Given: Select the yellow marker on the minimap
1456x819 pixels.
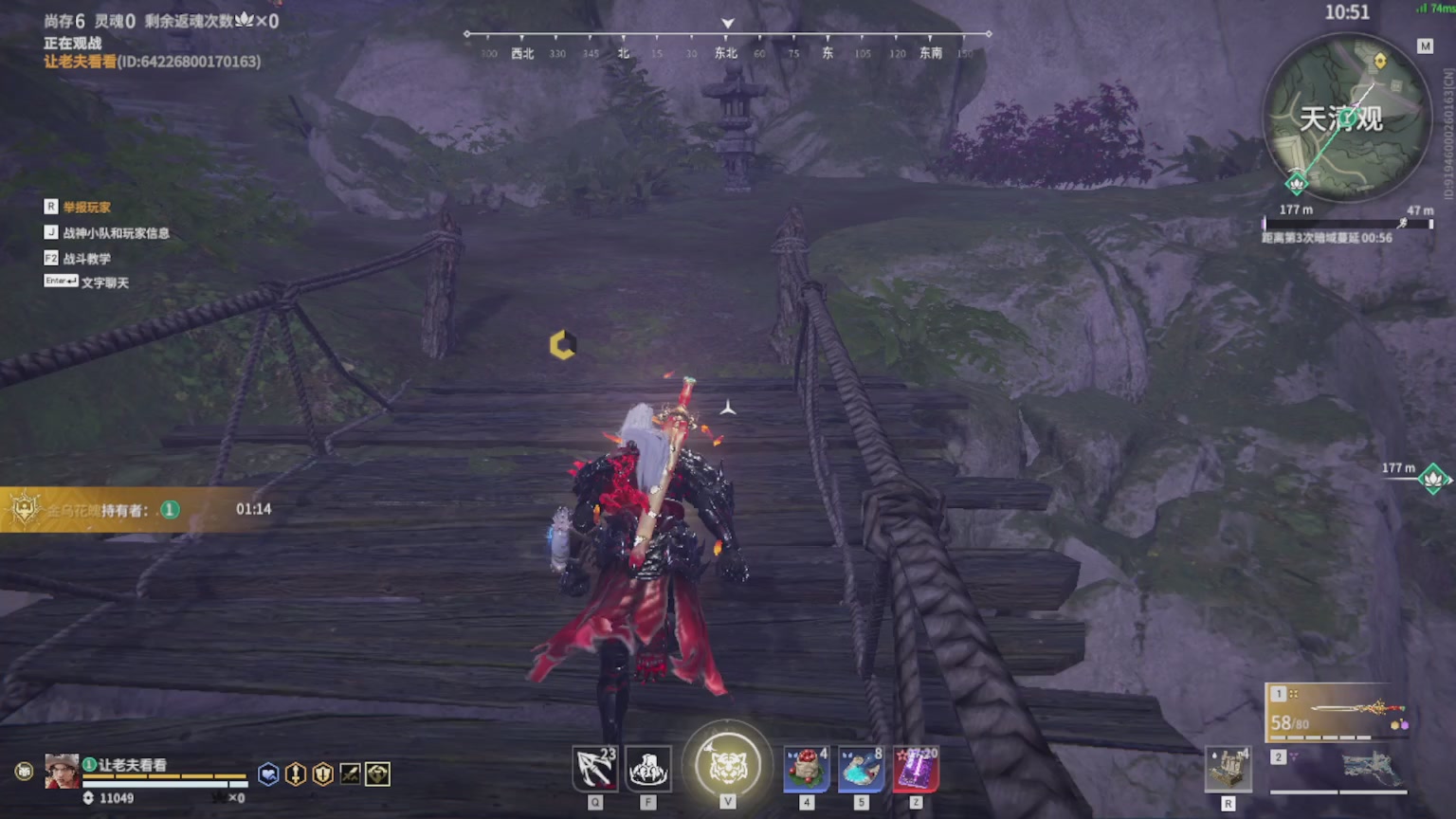Looking at the screenshot, I should tap(1380, 62).
